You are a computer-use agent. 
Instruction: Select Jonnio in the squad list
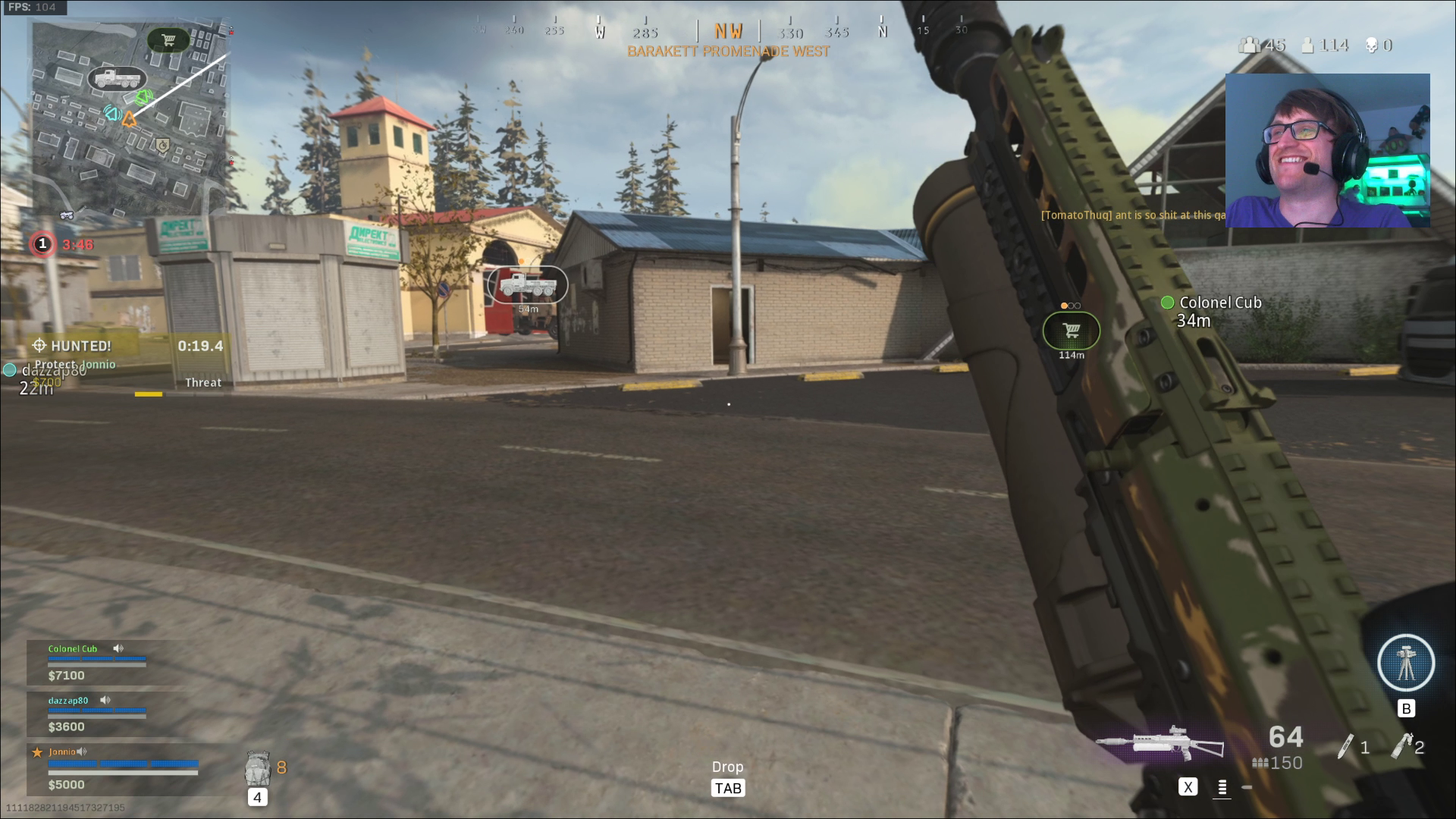(x=62, y=752)
